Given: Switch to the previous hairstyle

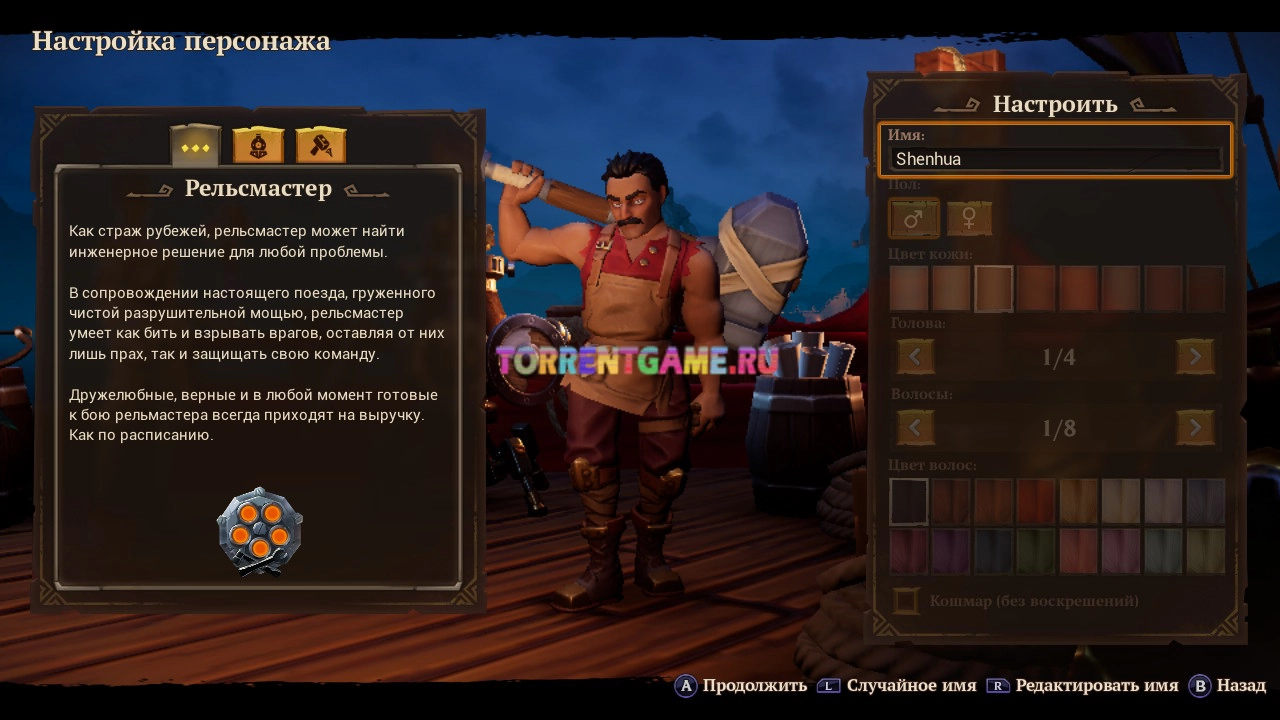Looking at the screenshot, I should pos(915,428).
